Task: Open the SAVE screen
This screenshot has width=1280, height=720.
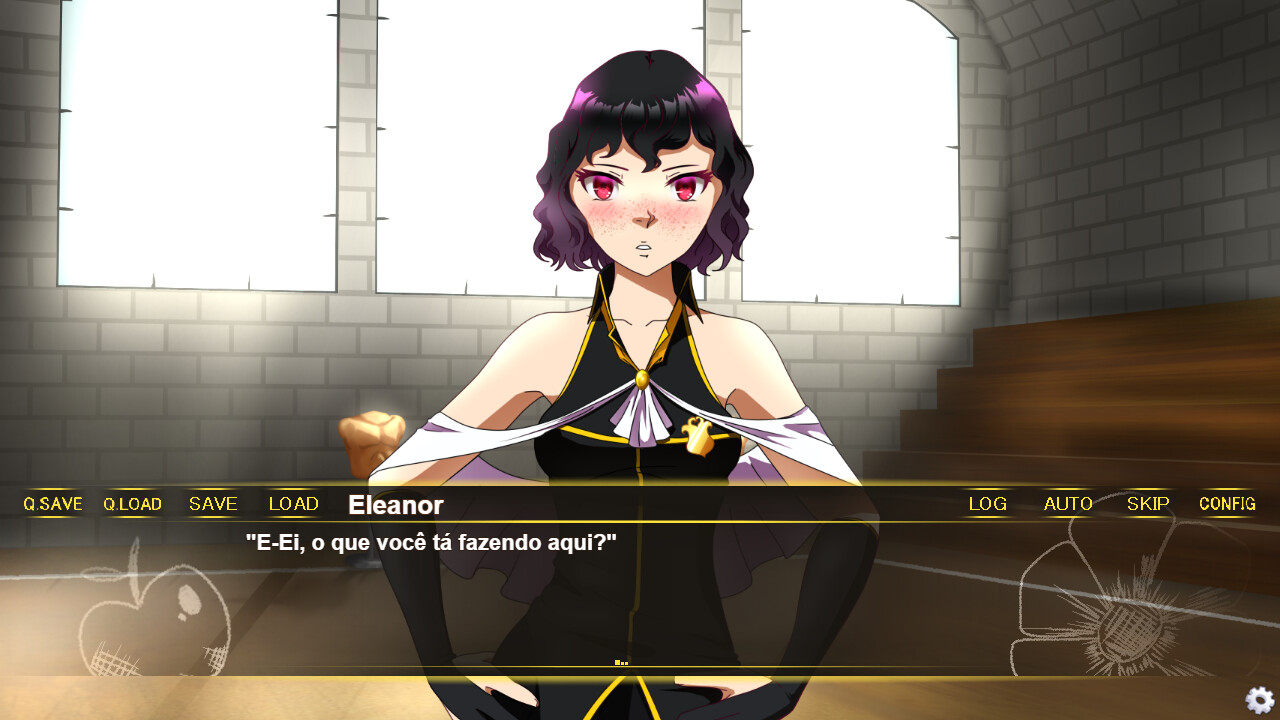Action: [212, 504]
